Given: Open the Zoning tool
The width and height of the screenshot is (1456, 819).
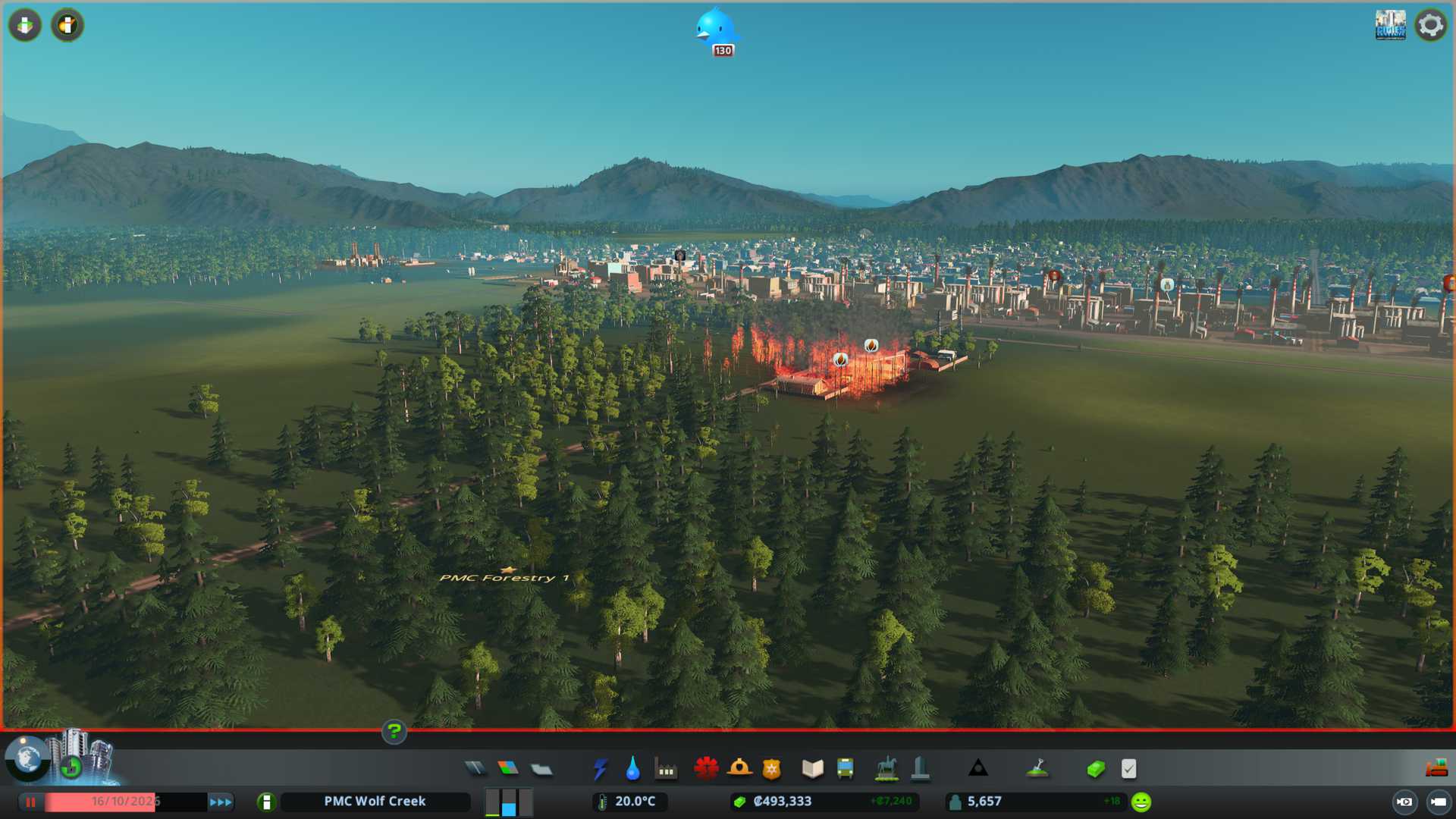Looking at the screenshot, I should coord(508,769).
